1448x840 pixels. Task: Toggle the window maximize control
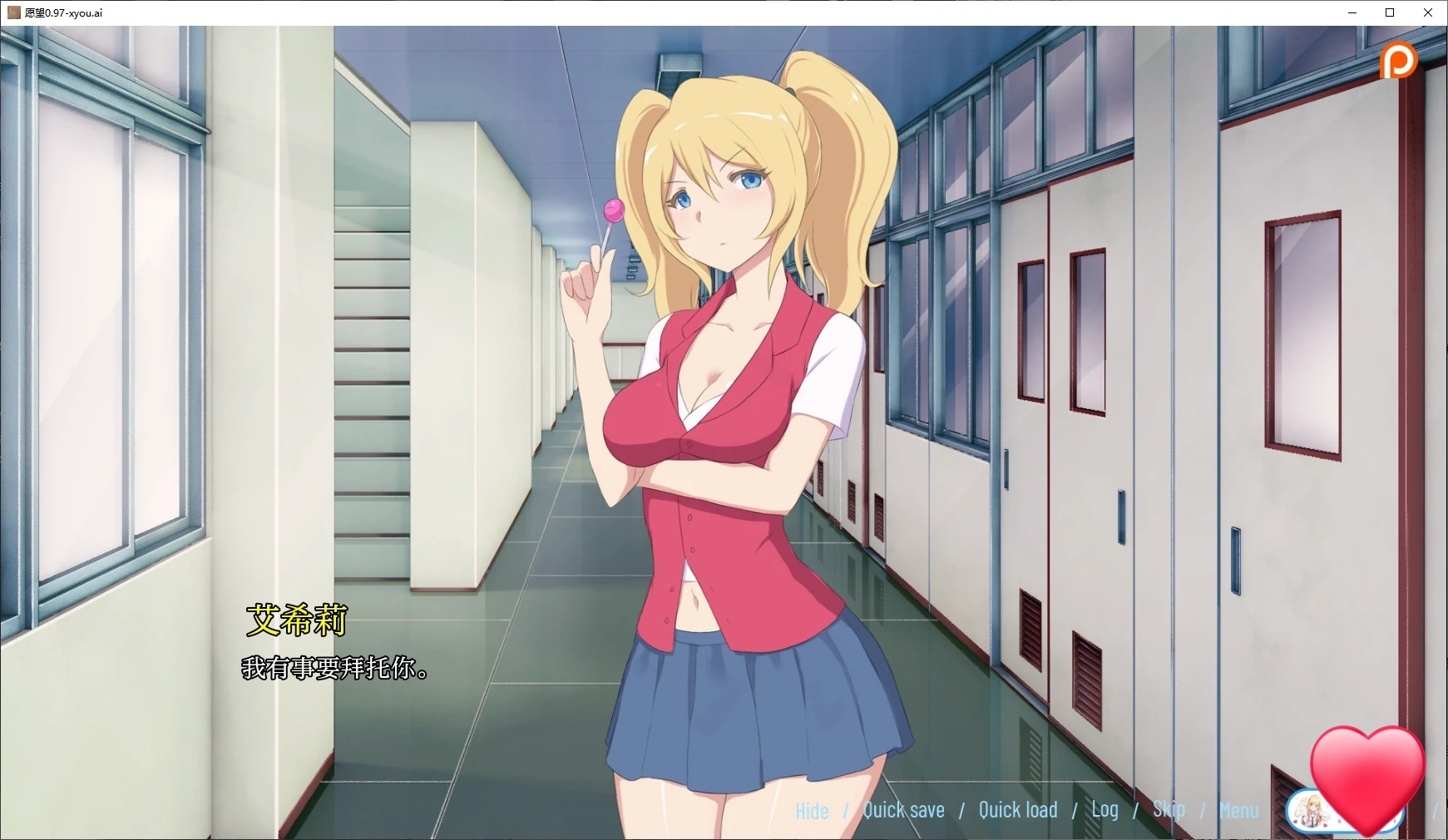click(x=1390, y=12)
